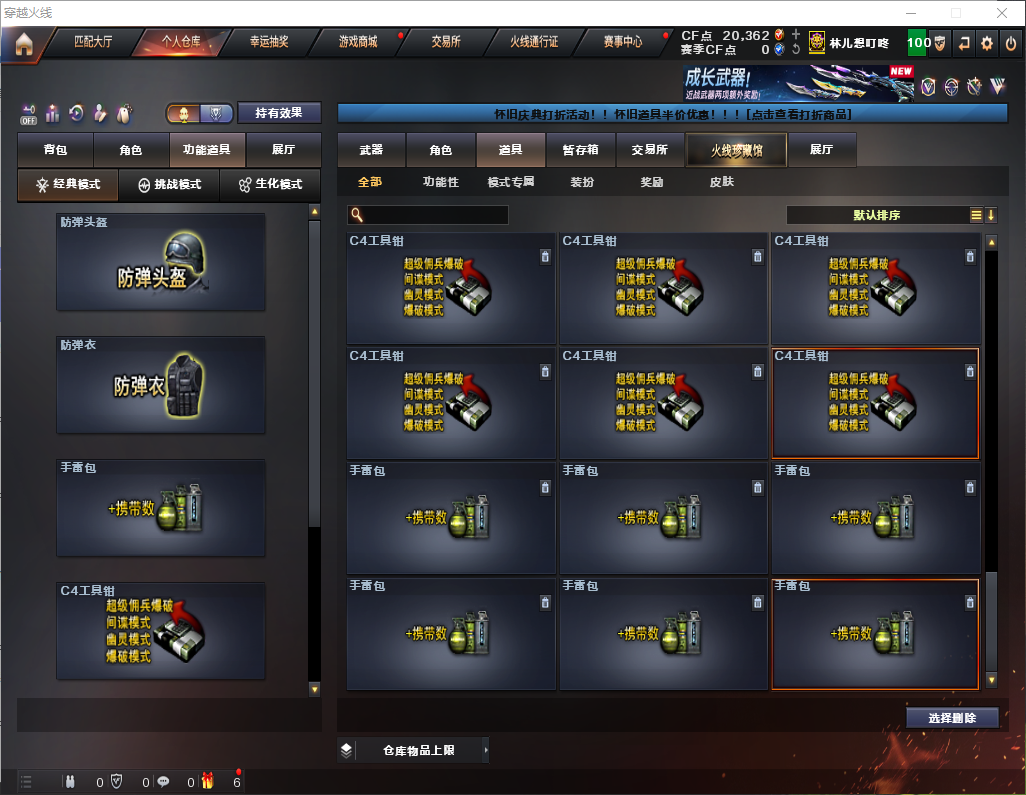Switch to the 火线珍藏馆 collection tab
This screenshot has height=795, width=1026.
735,150
